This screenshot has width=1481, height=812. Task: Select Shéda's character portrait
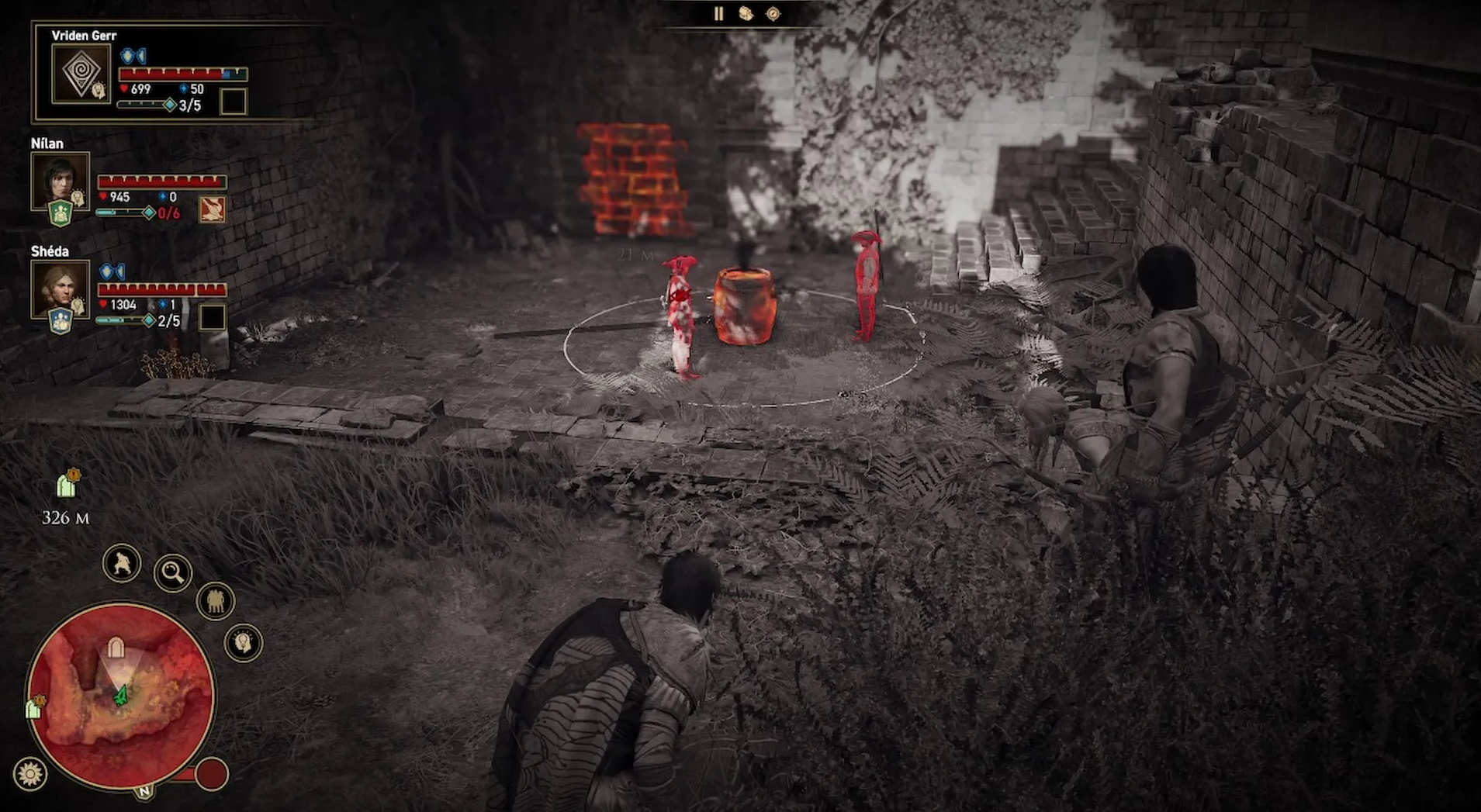point(60,289)
